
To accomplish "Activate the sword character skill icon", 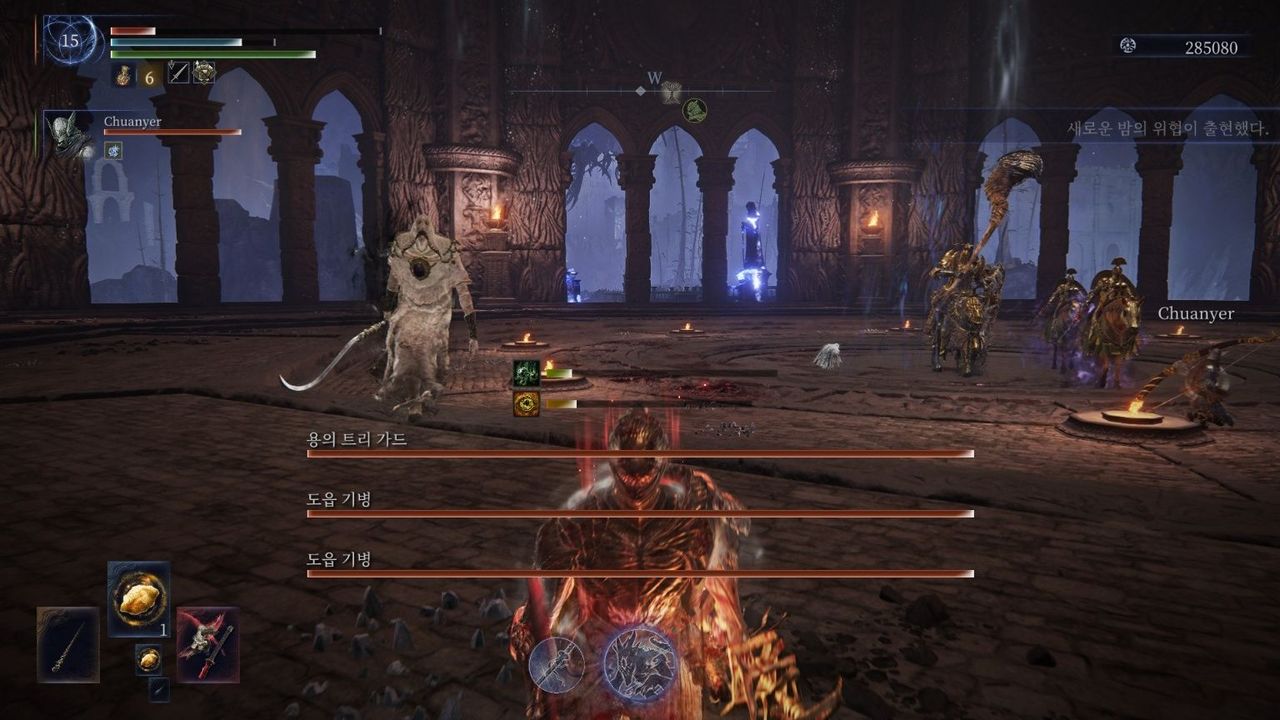I will (x=557, y=664).
